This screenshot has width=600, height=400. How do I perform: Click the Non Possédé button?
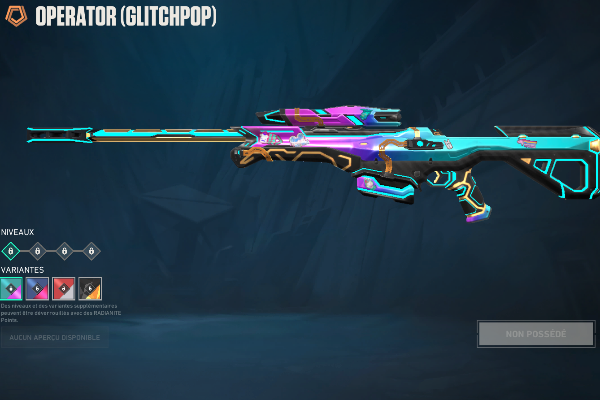(536, 334)
